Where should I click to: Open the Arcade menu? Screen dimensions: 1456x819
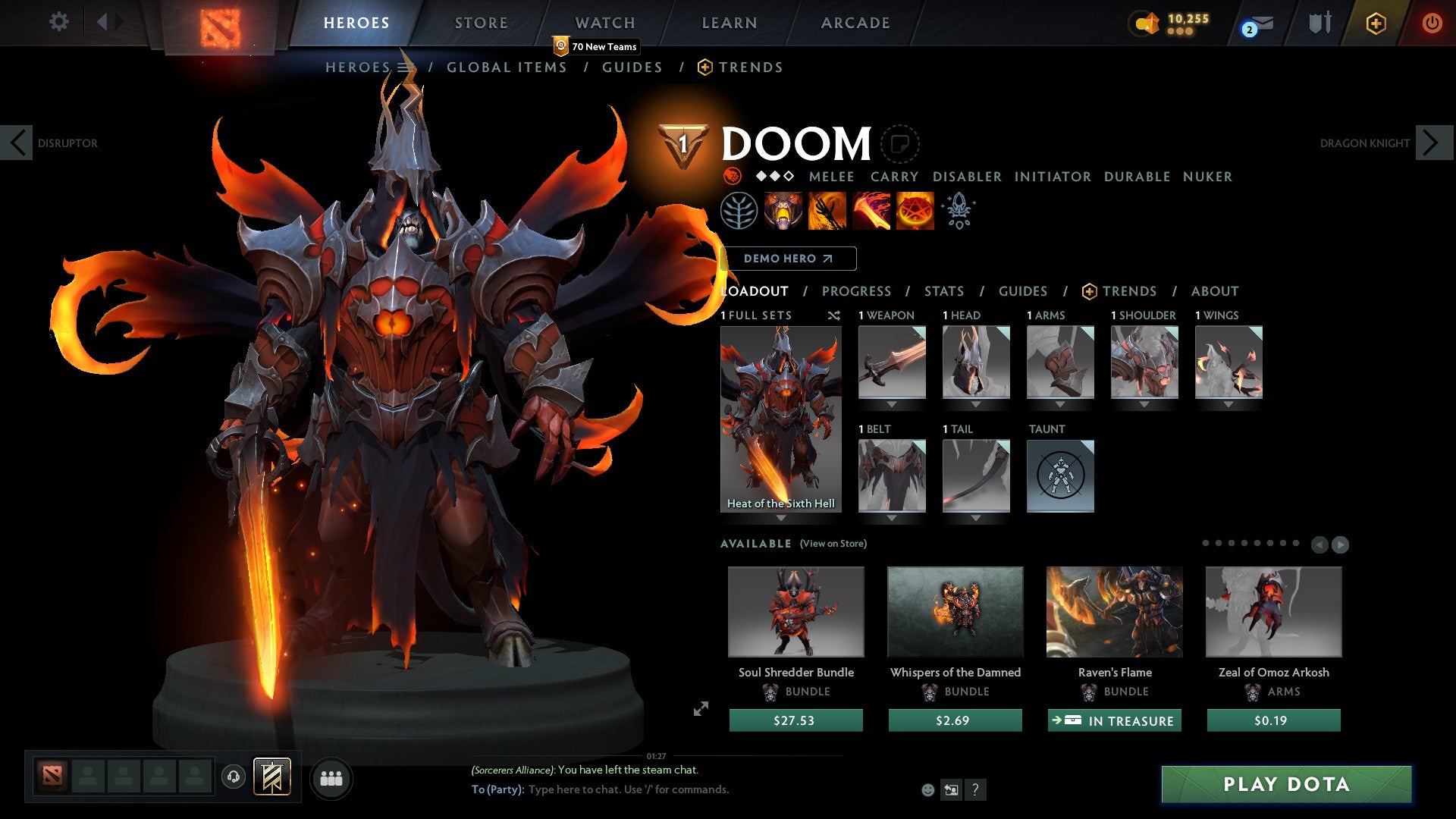click(x=855, y=22)
